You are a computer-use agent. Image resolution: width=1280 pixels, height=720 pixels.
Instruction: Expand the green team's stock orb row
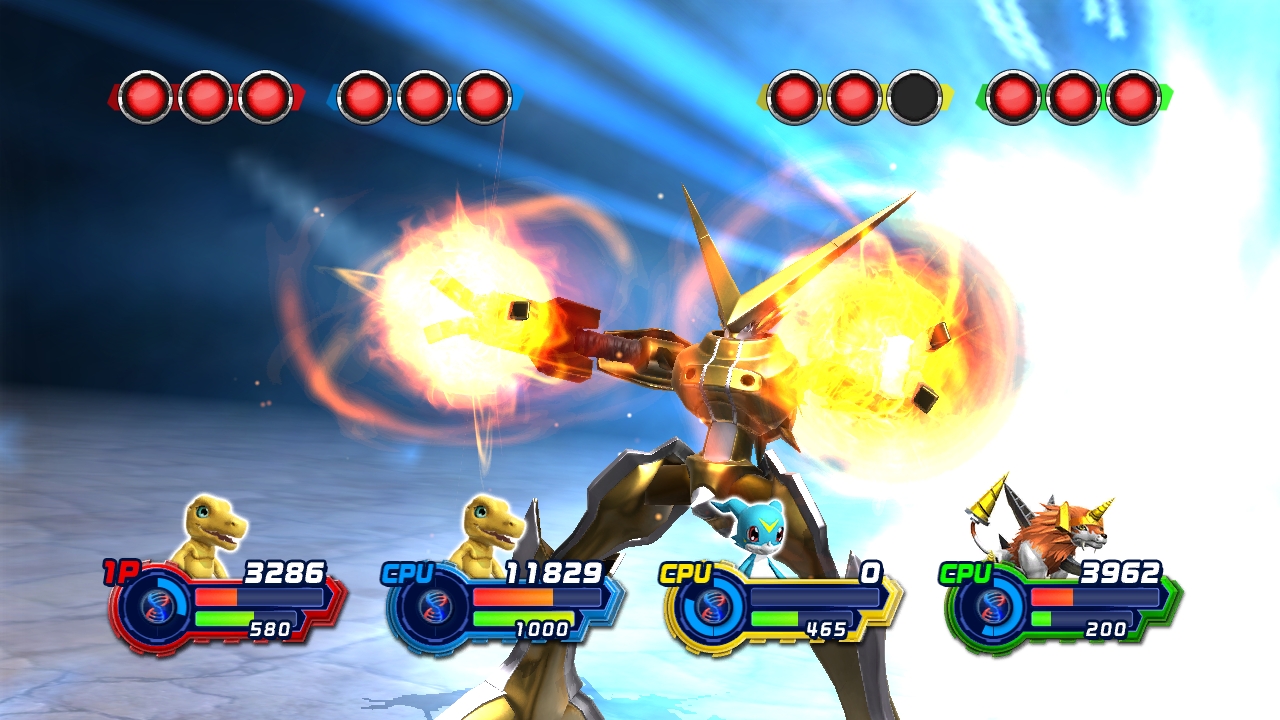1072,95
